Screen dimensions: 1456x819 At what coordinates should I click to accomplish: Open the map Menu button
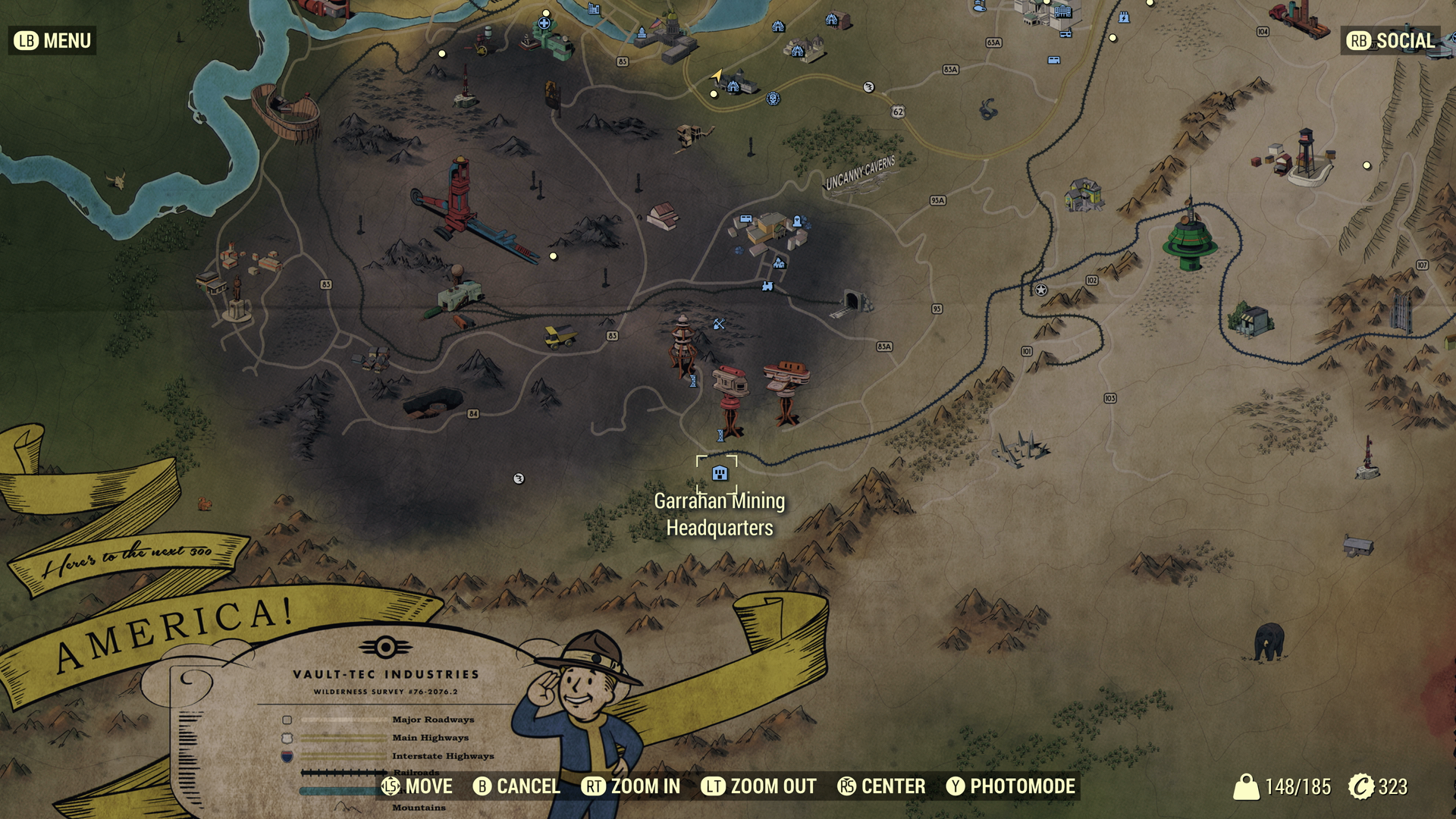pos(52,41)
